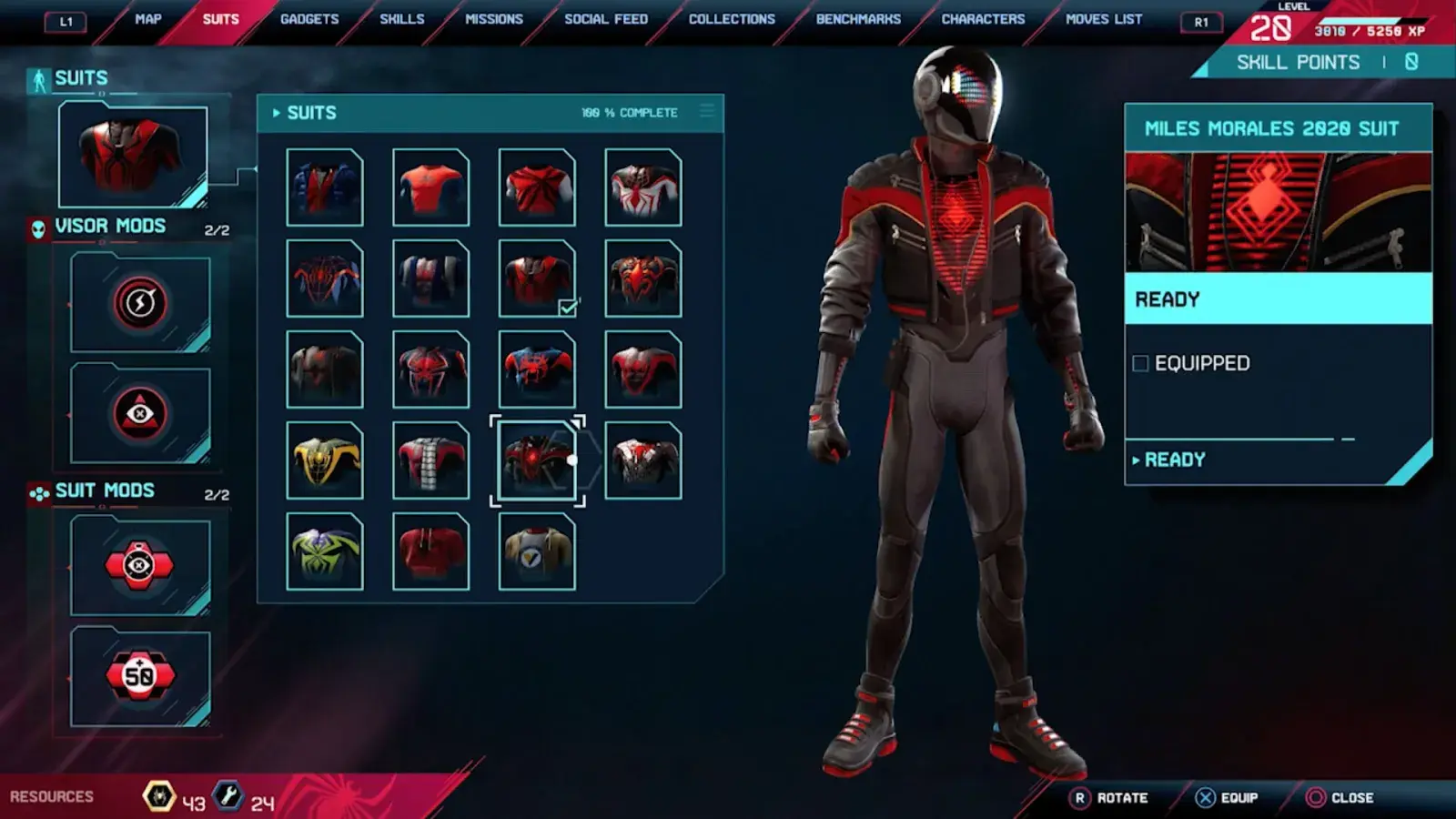Open the Characters tab
1456x819 pixels.
click(983, 19)
